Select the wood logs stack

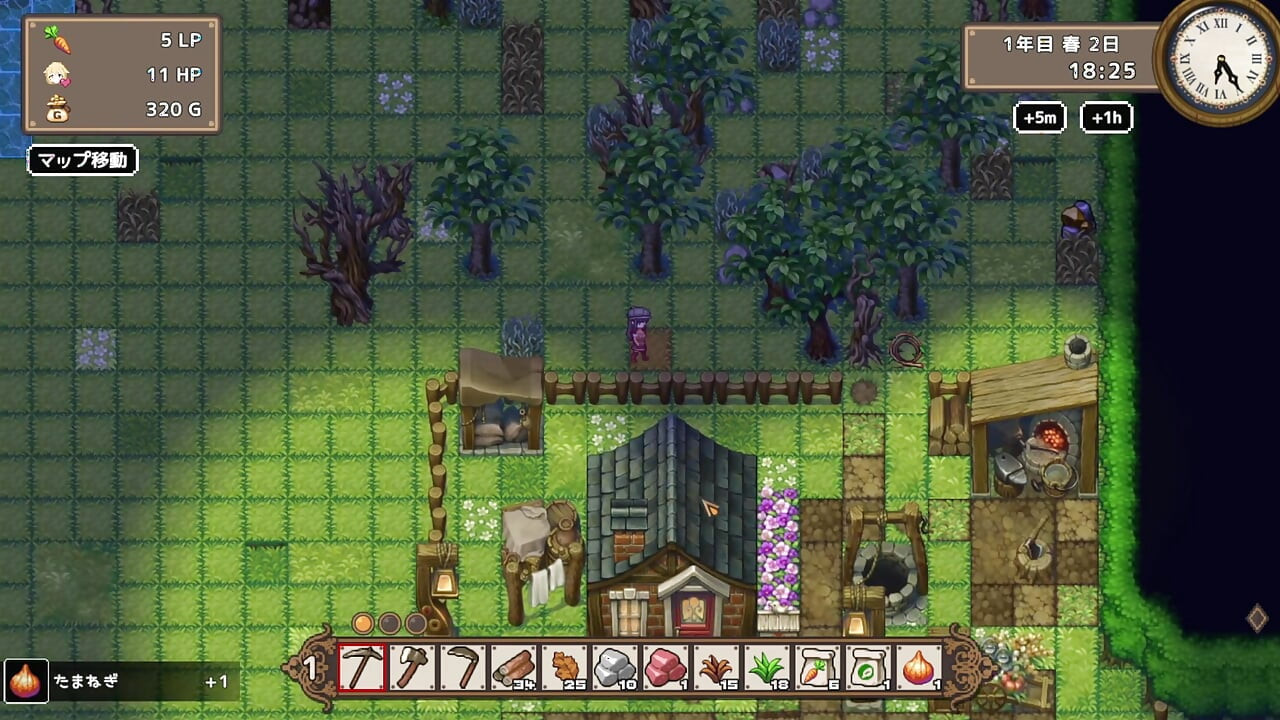coord(514,667)
